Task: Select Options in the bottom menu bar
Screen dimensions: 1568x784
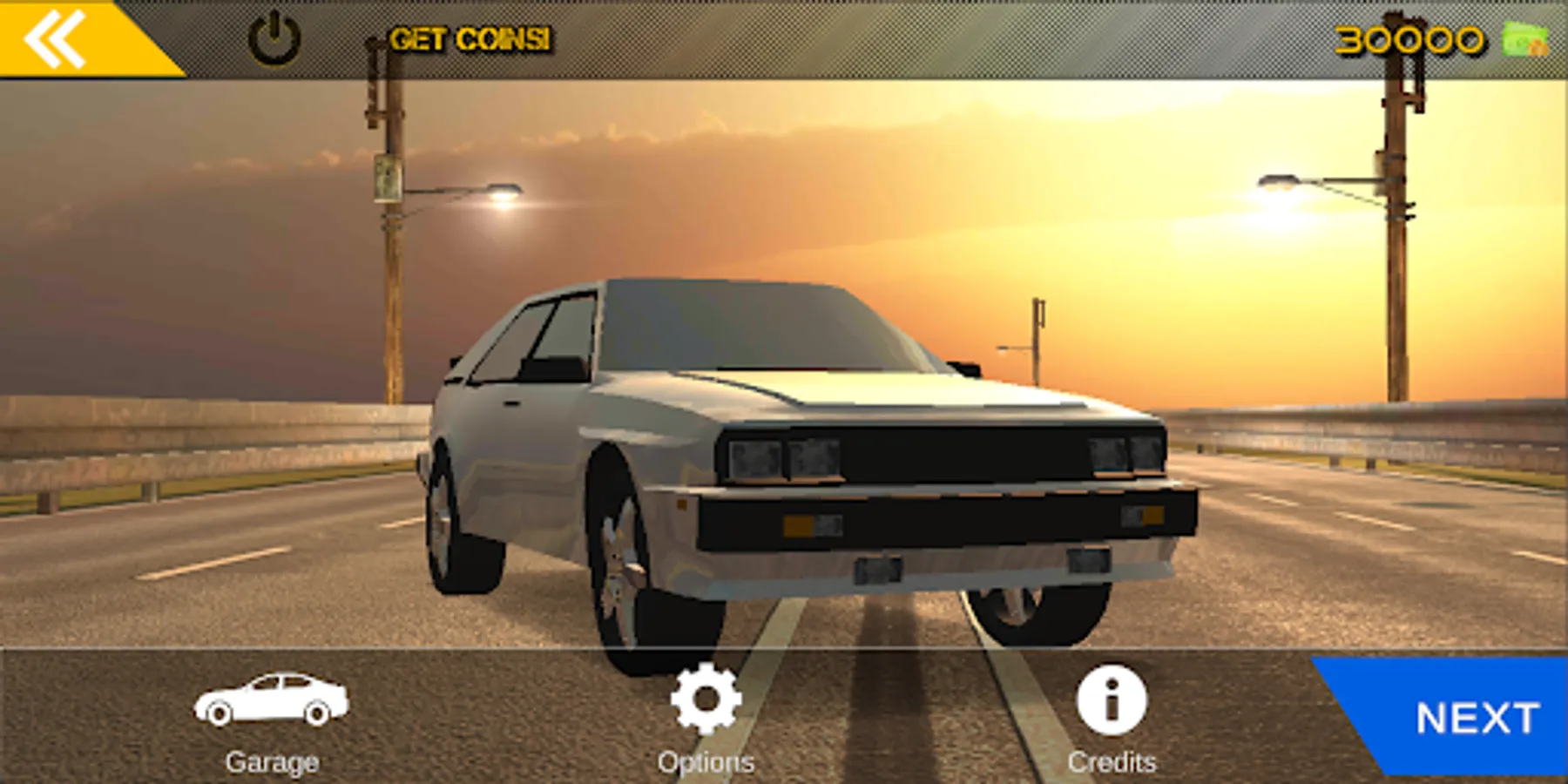Action: pyautogui.click(x=707, y=714)
